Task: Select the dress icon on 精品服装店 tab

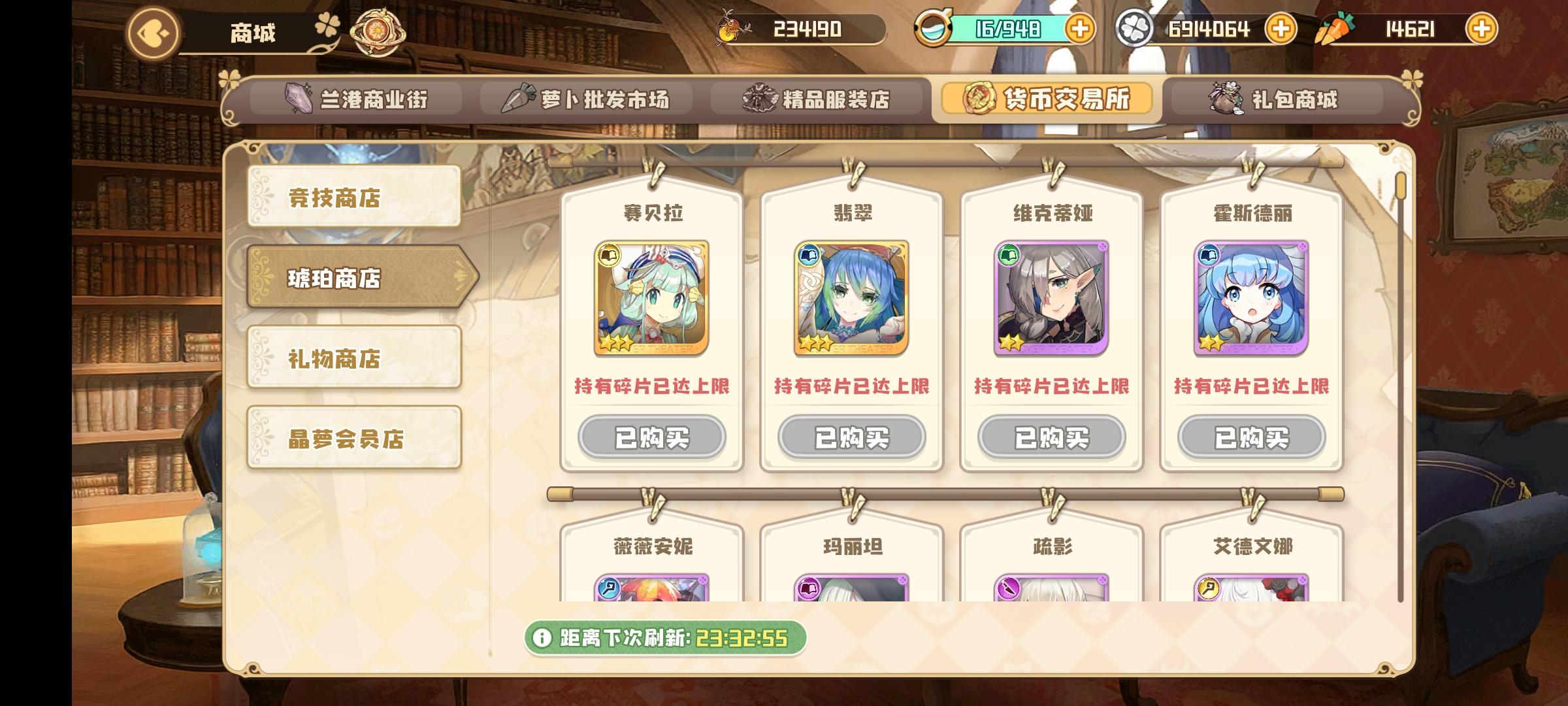Action: pos(758,99)
